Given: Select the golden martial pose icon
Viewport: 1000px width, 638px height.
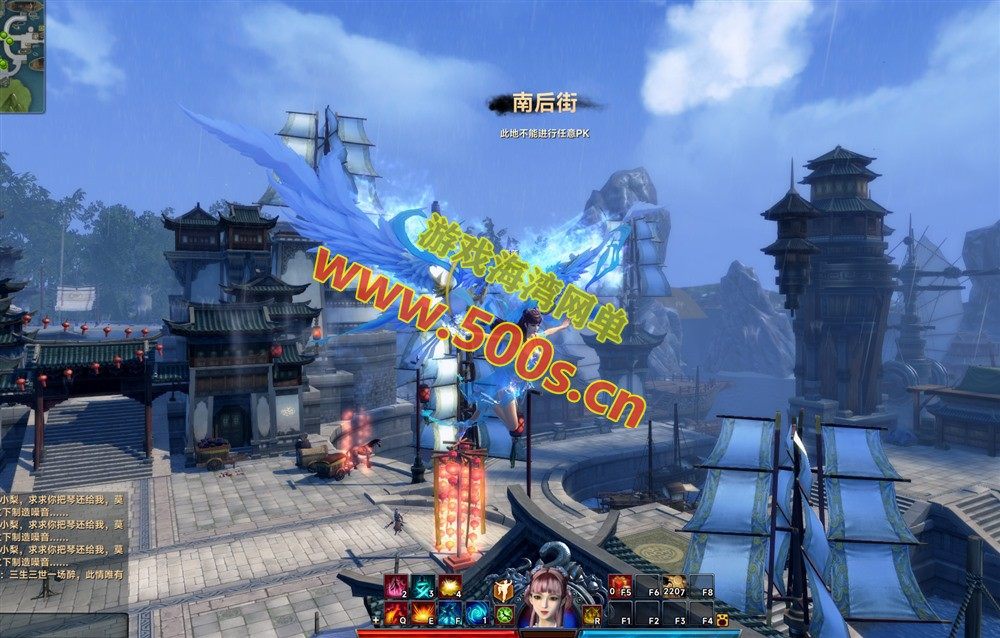Looking at the screenshot, I should pyautogui.click(x=503, y=591).
